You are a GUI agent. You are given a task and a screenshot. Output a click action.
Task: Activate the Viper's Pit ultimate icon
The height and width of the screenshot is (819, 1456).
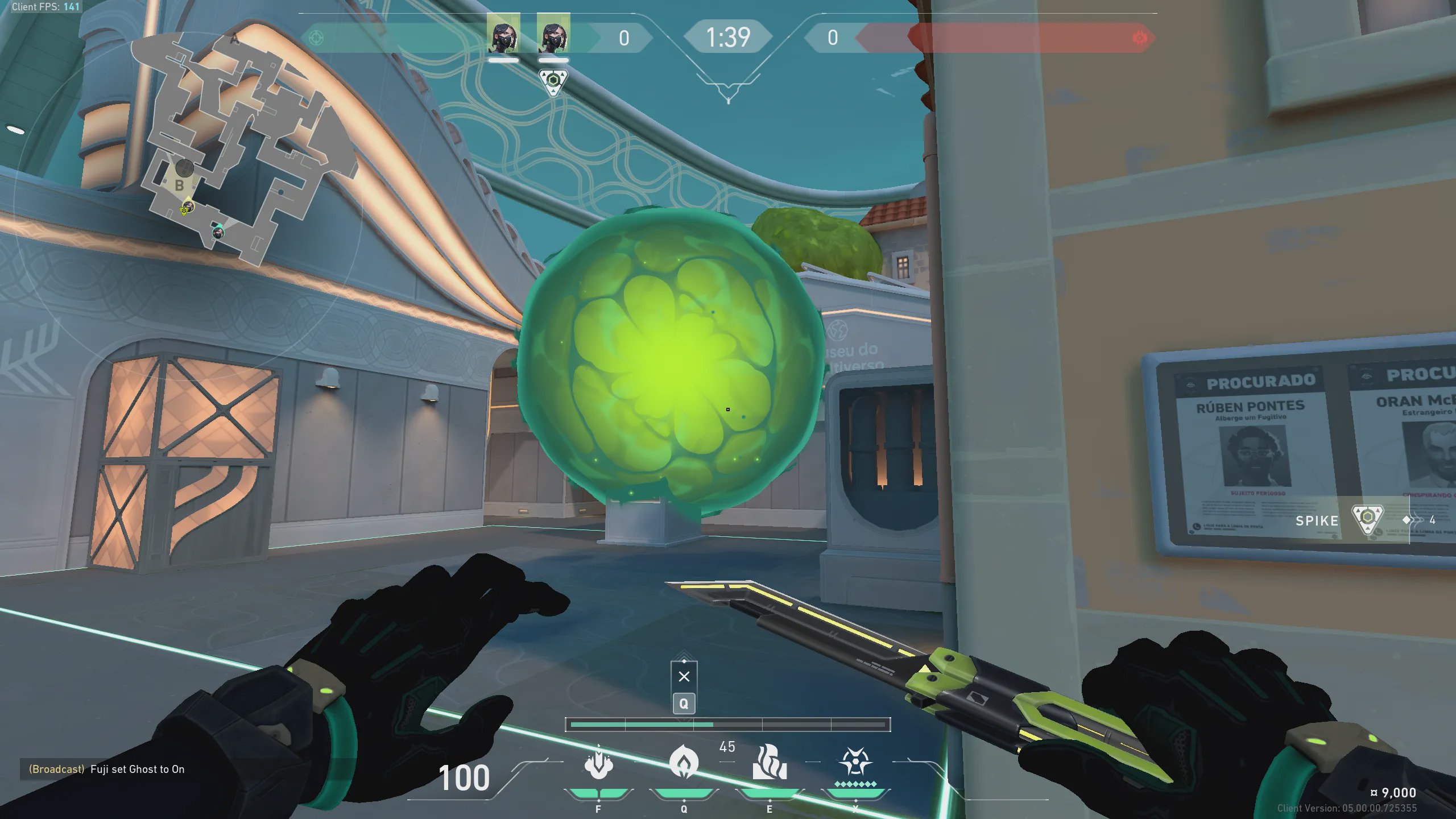tap(855, 762)
